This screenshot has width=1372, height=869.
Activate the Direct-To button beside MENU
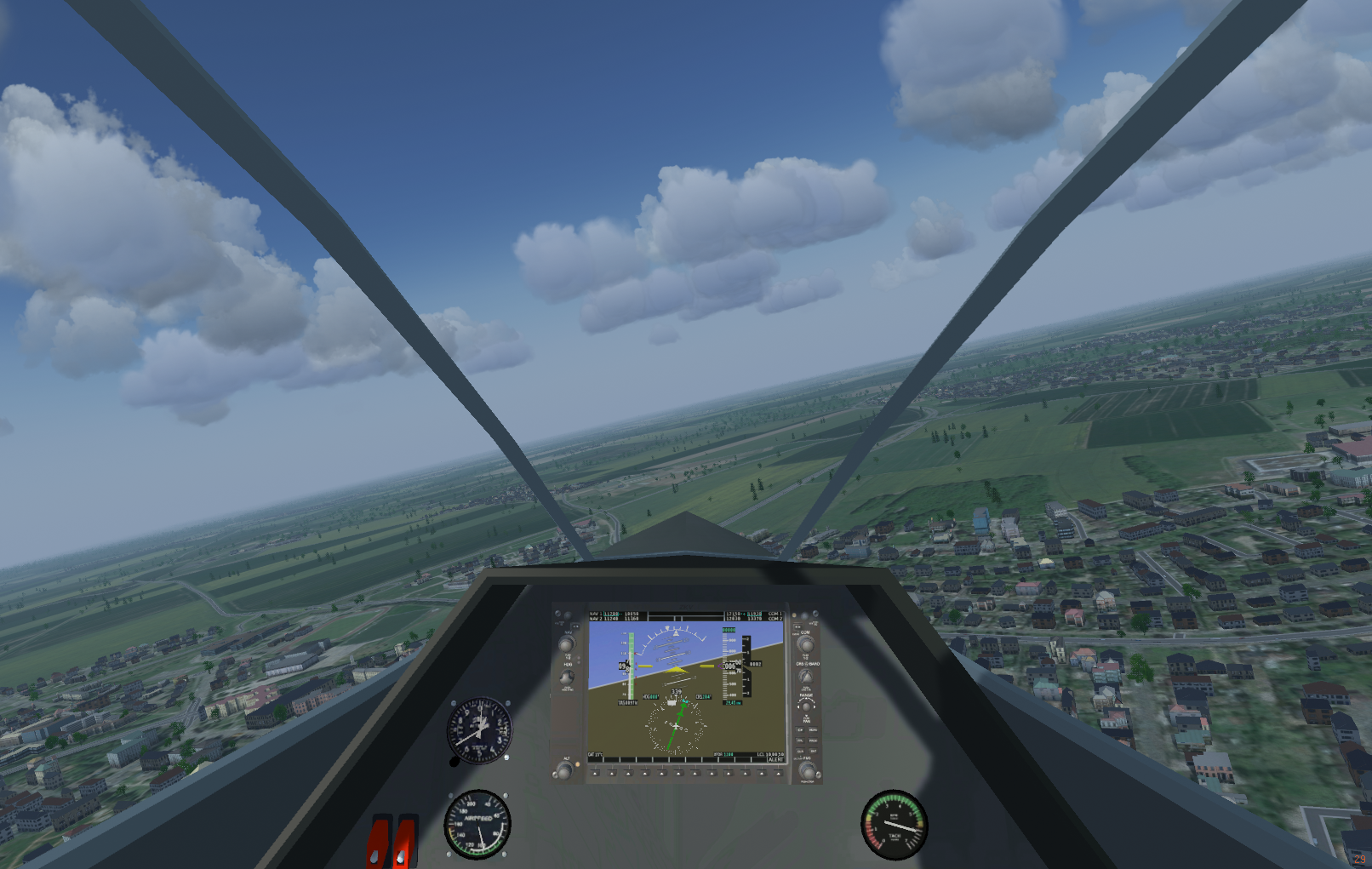(800, 729)
